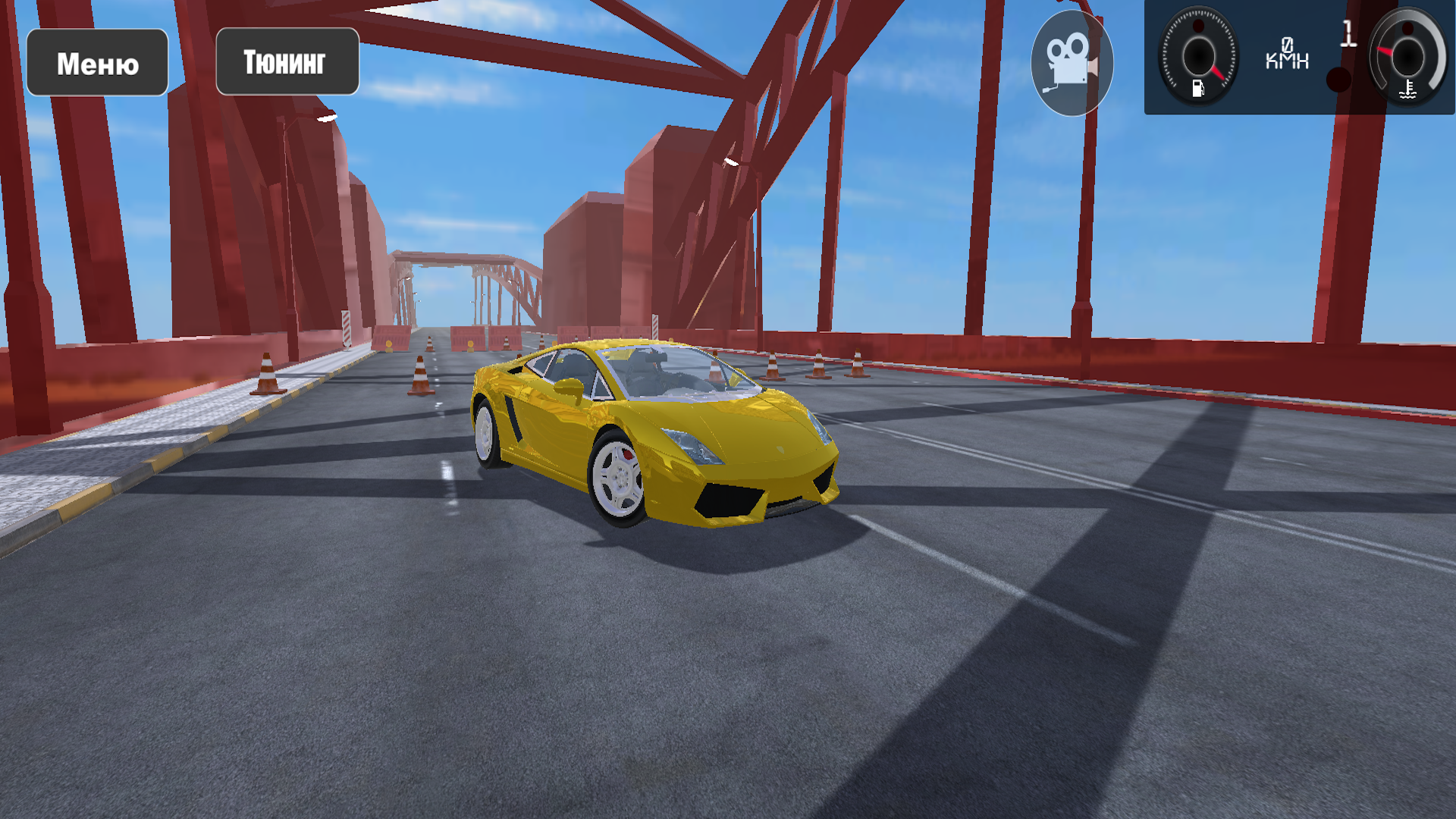Open the Тюнинг tuning screen

tap(287, 61)
